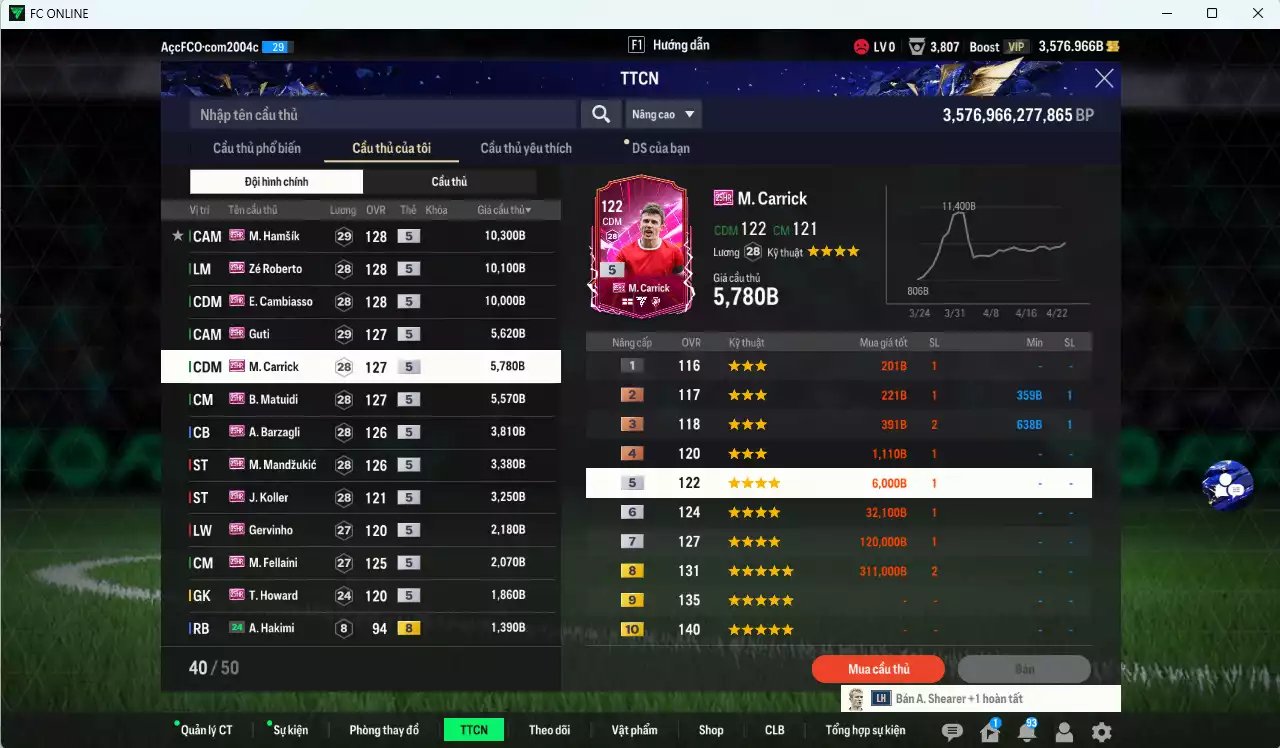The width and height of the screenshot is (1280, 748).
Task: Open the gear settings icon
Action: [1101, 732]
